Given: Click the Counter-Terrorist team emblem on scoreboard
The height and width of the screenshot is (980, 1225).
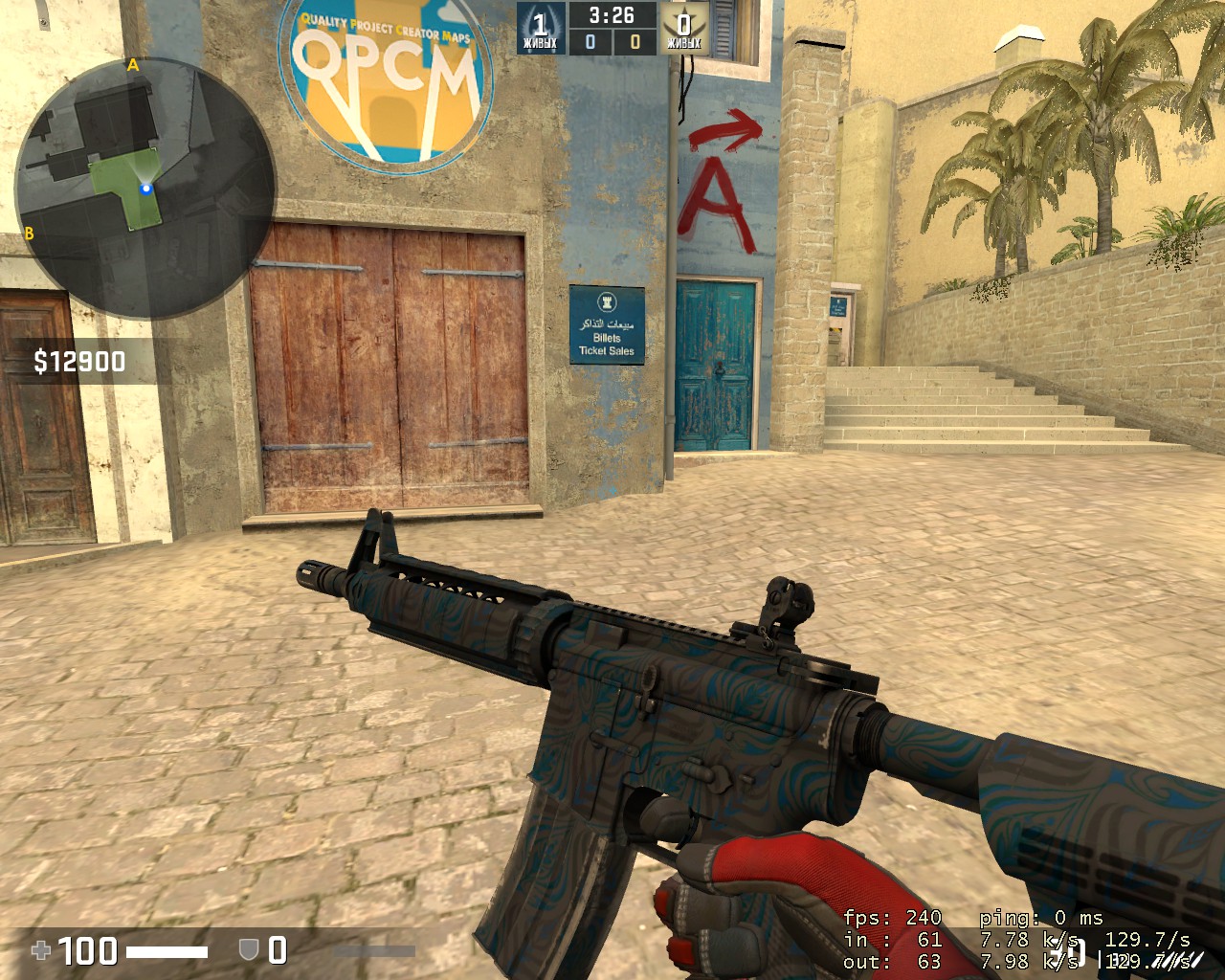Looking at the screenshot, I should point(541,26).
